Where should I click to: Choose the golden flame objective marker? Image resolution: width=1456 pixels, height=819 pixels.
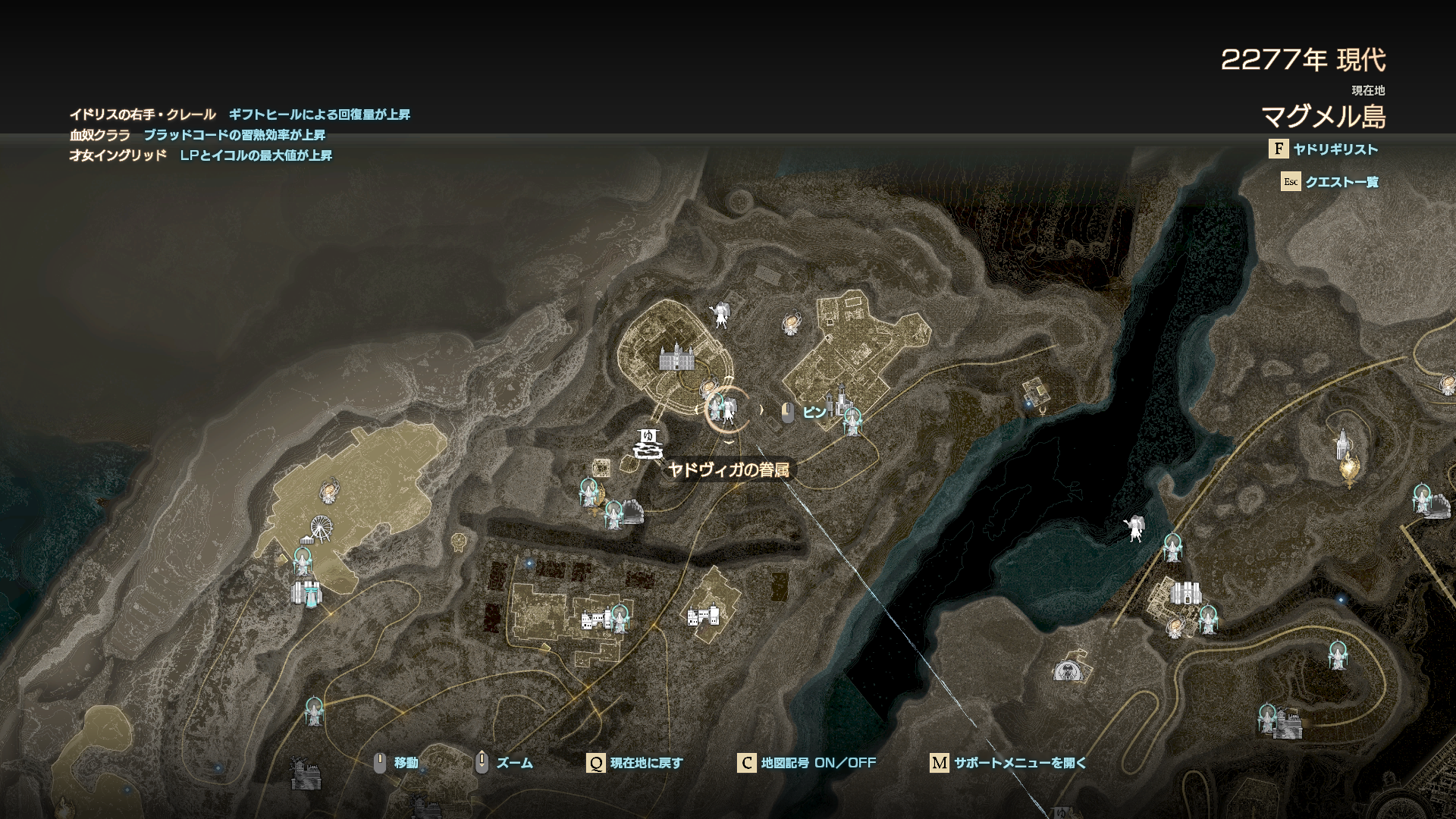coord(1349,470)
